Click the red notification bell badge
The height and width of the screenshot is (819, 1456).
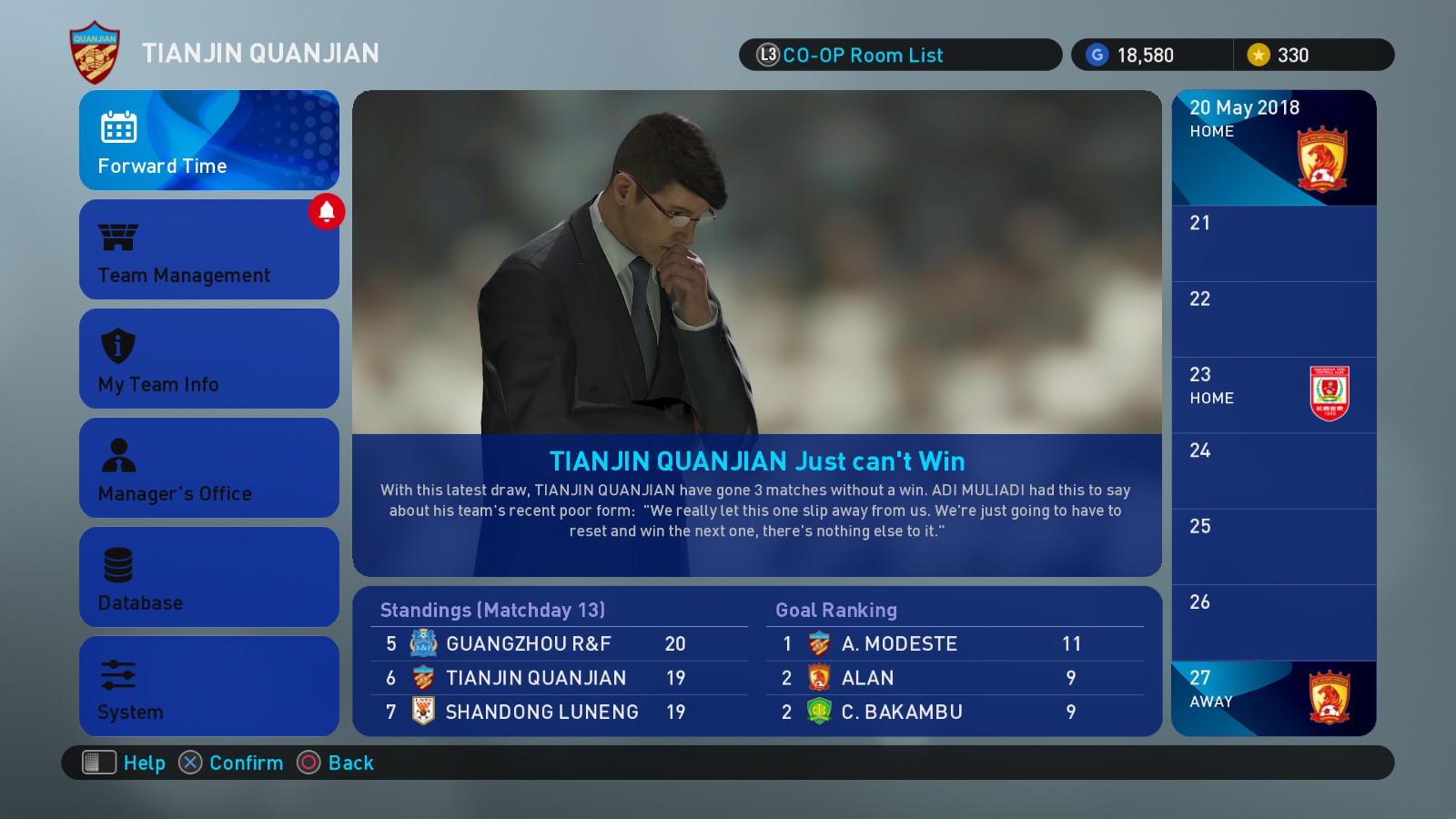327,212
